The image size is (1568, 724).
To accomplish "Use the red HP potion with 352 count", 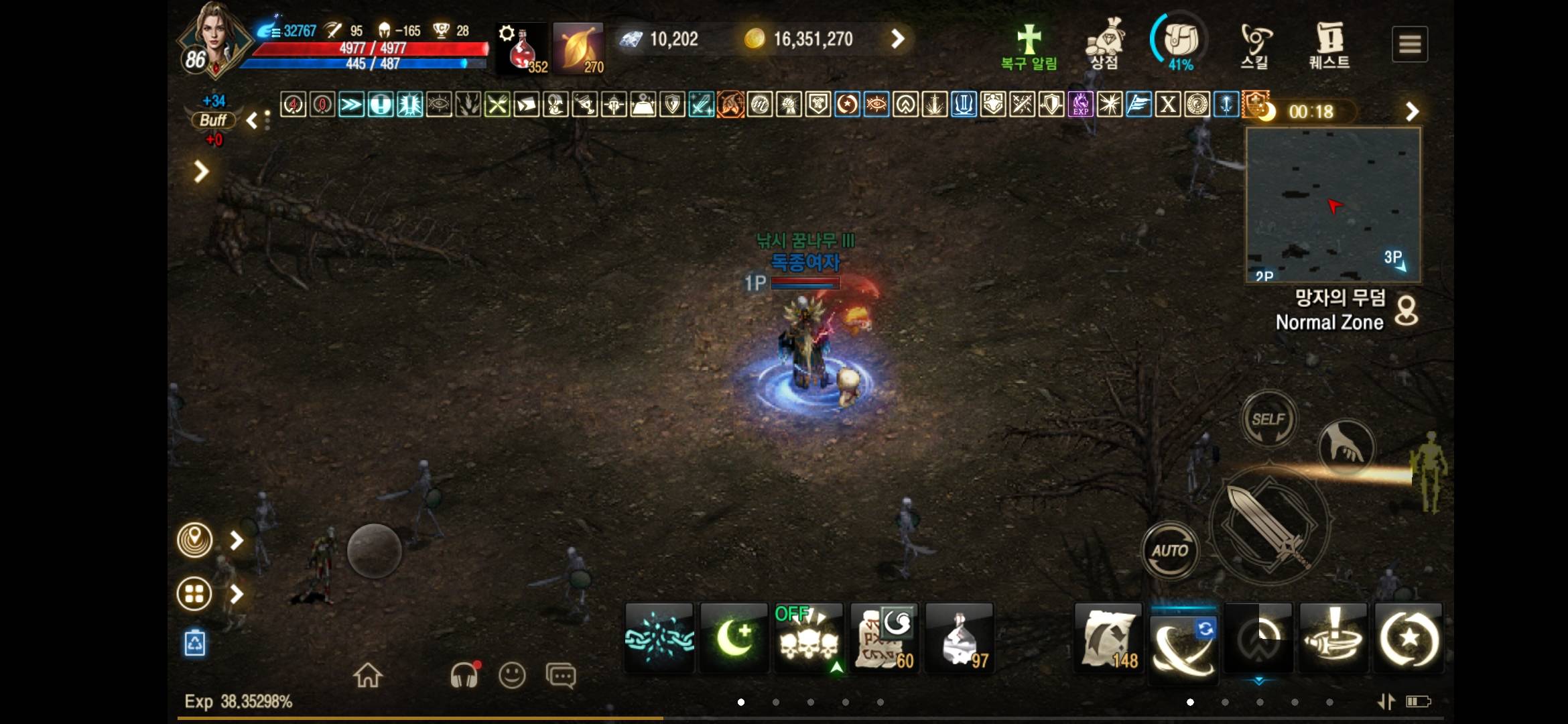I will (521, 47).
